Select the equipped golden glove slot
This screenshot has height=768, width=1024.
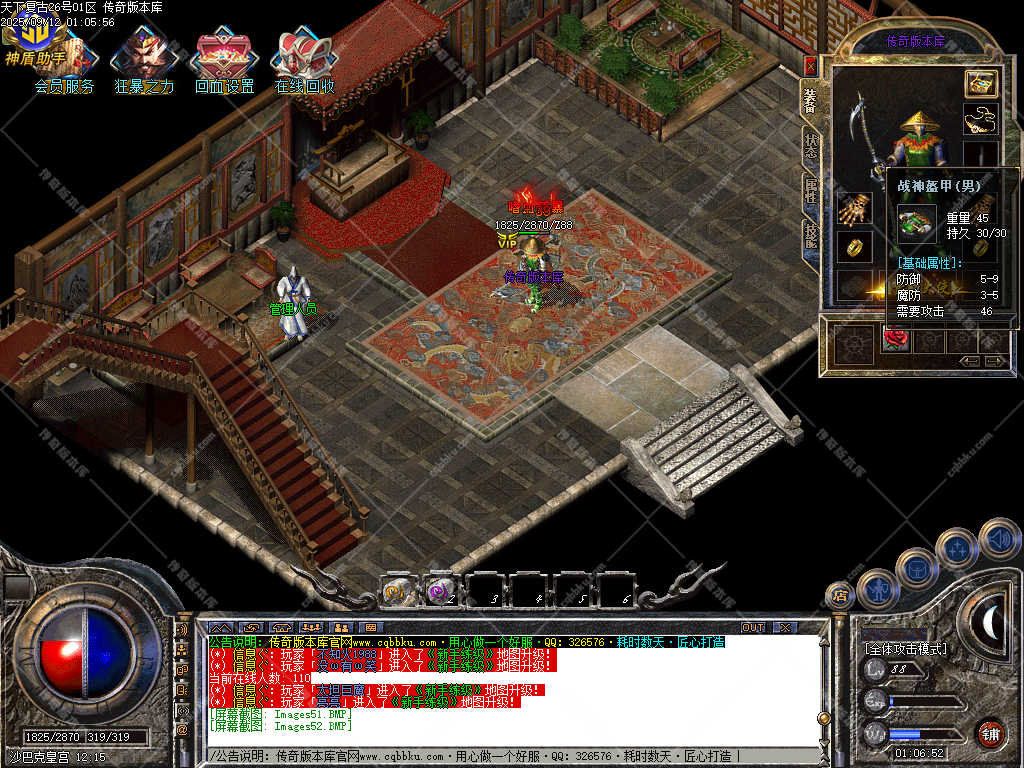pyautogui.click(x=853, y=209)
